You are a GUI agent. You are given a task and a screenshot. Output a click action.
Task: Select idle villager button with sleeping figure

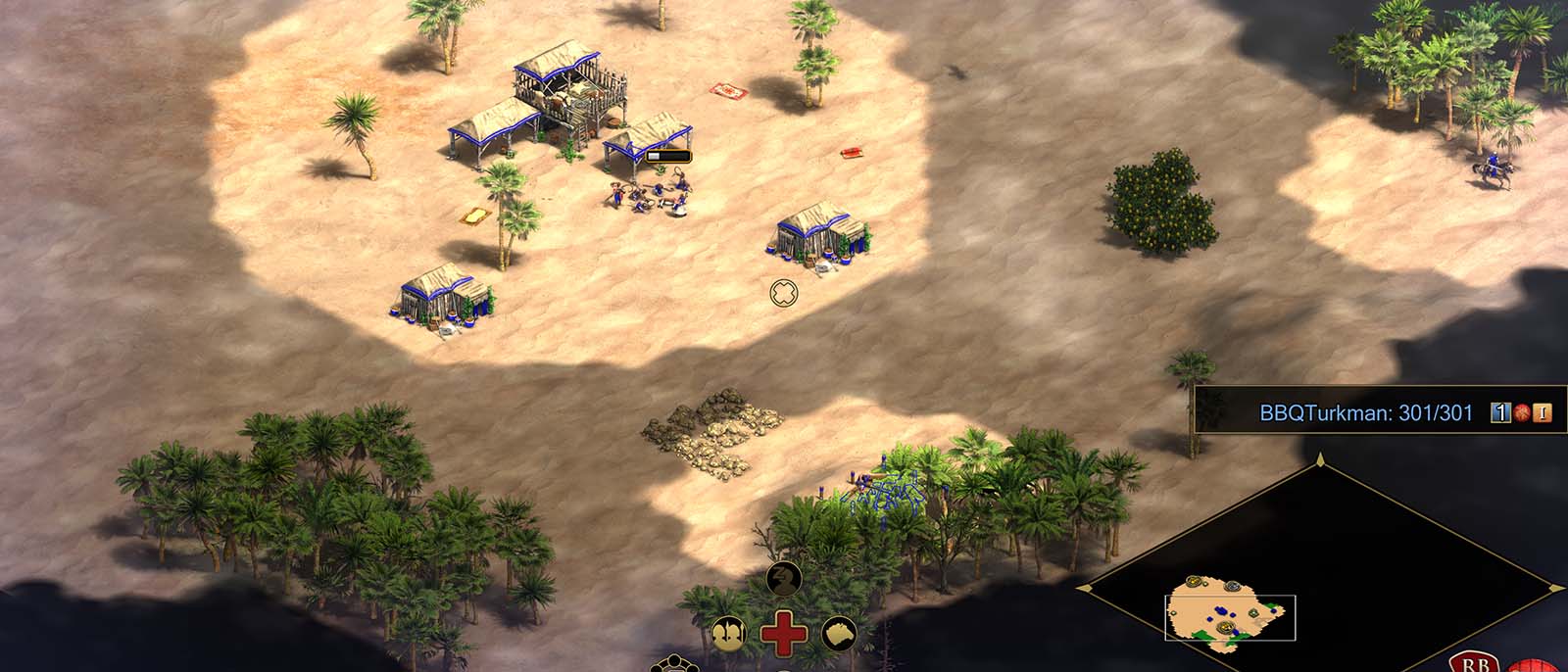pyautogui.click(x=783, y=580)
